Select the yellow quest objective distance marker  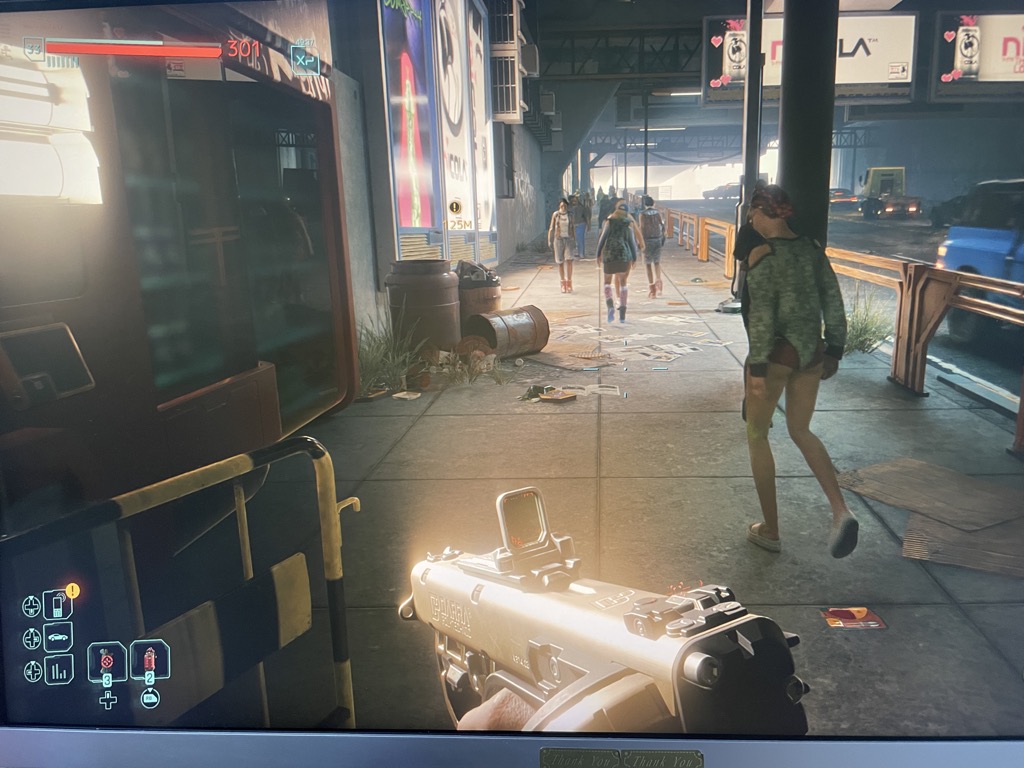point(455,207)
